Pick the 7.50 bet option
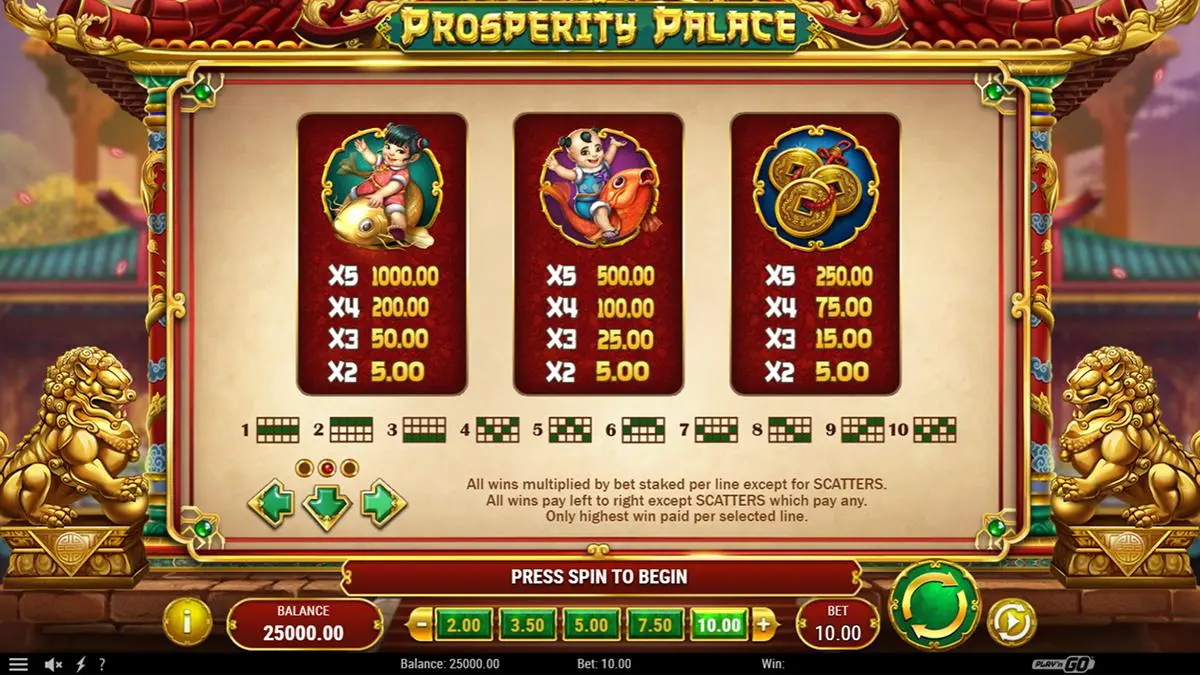 (655, 626)
